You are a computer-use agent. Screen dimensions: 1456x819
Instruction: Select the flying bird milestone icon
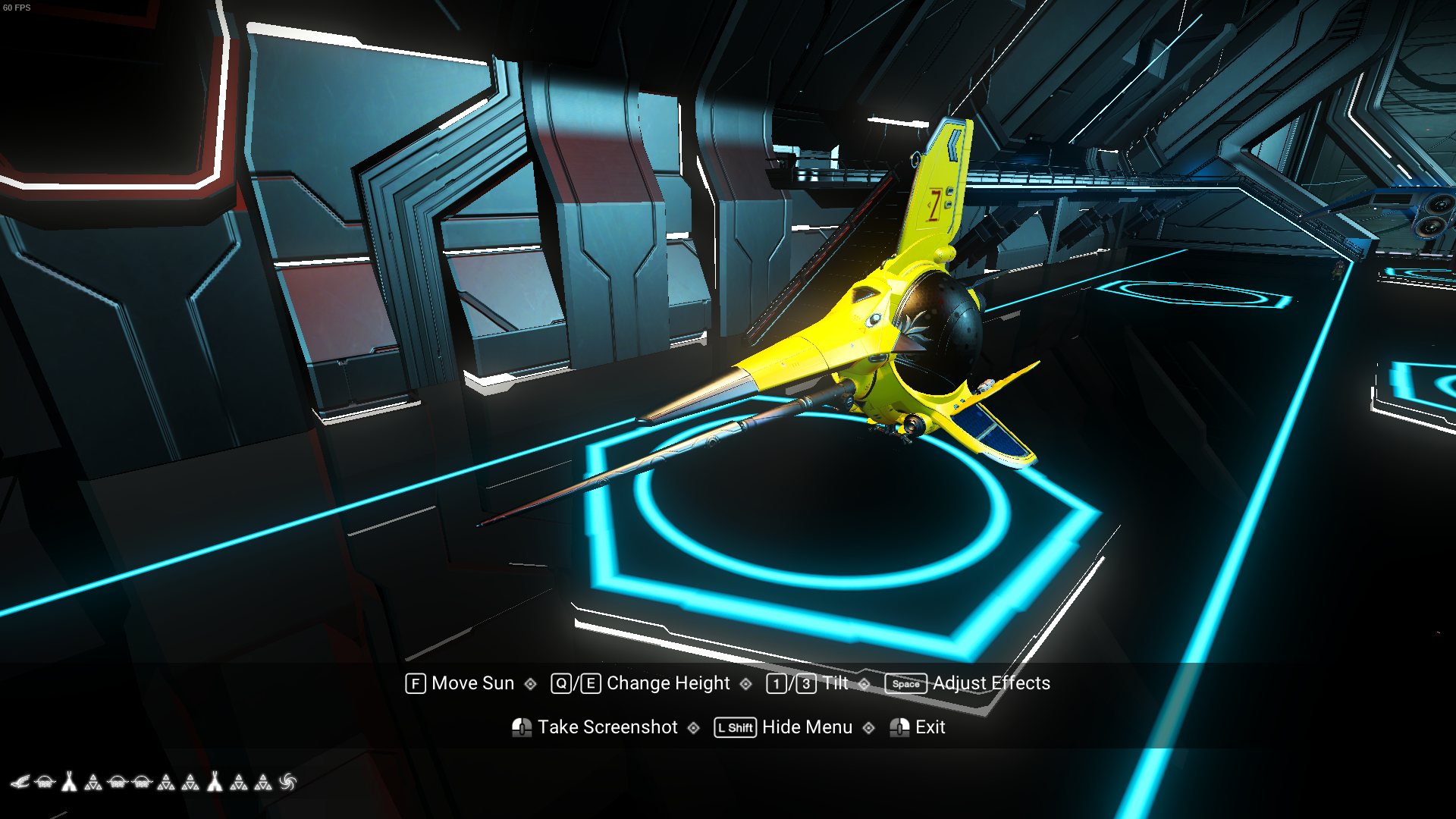21,782
